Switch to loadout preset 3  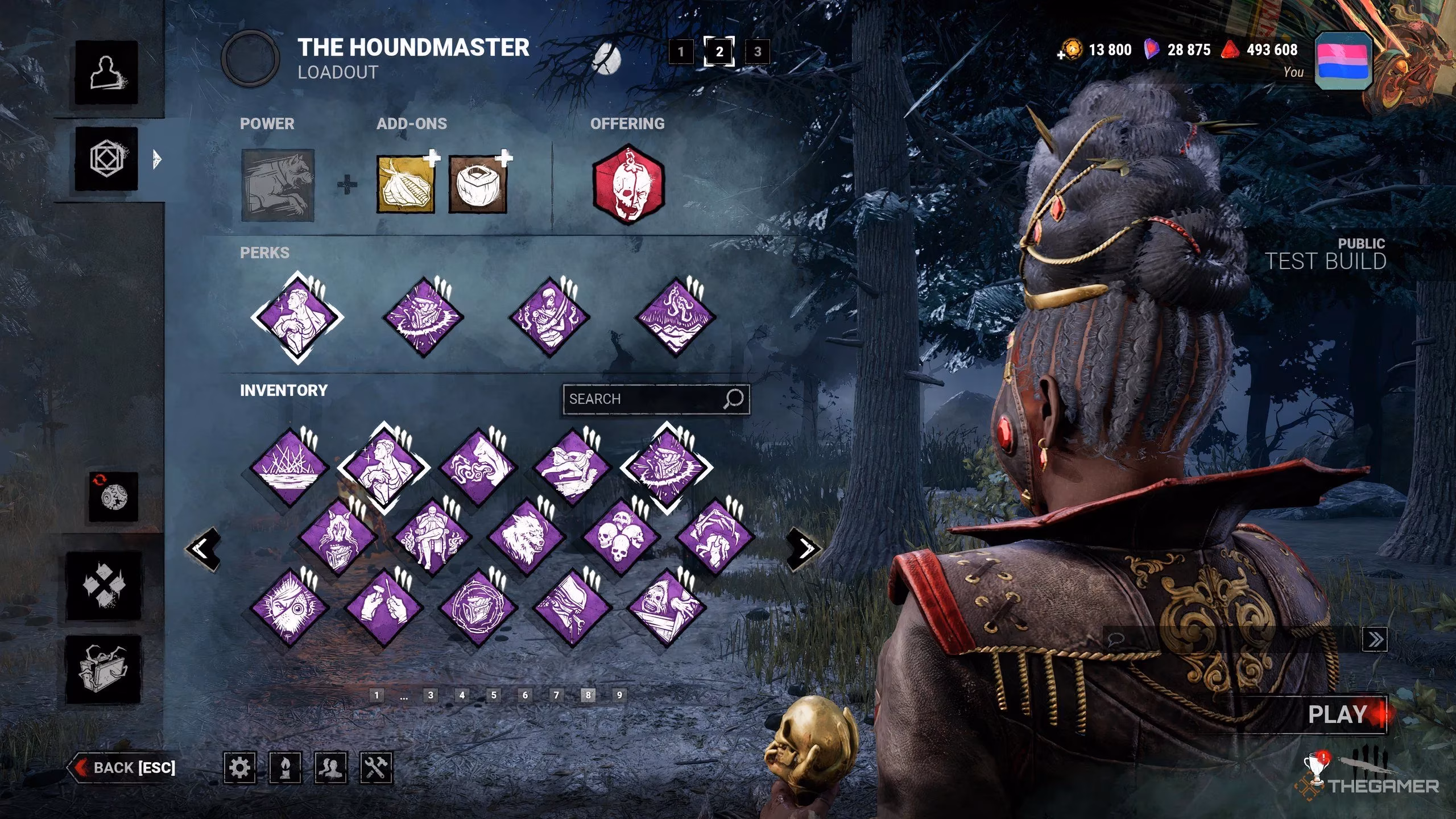pyautogui.click(x=757, y=52)
